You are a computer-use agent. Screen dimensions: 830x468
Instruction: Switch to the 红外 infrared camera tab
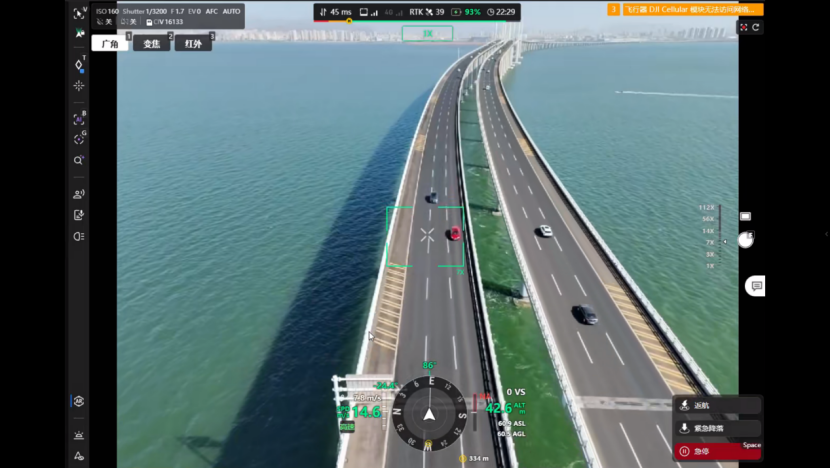tap(193, 44)
